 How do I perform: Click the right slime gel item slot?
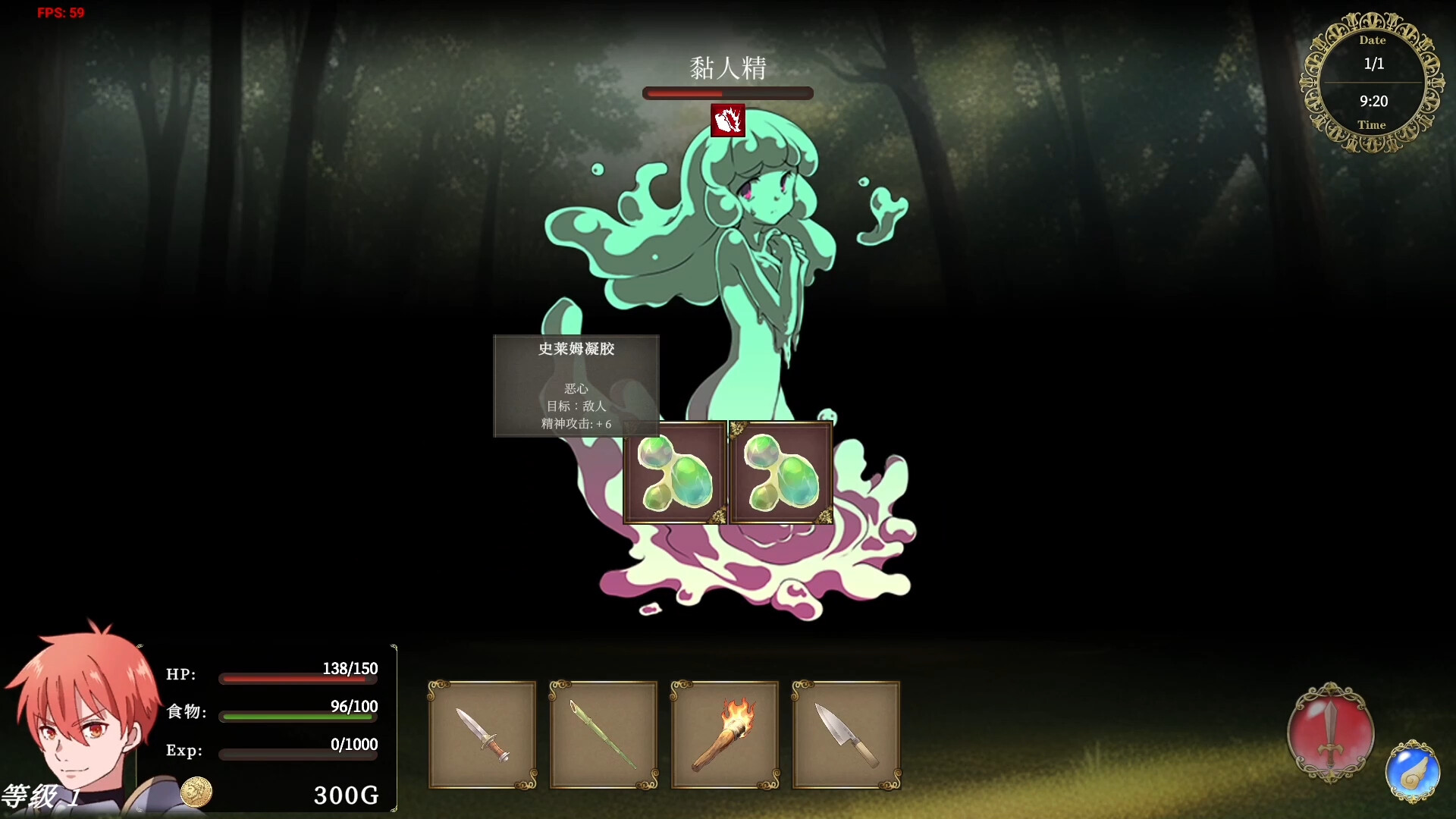coord(781,472)
